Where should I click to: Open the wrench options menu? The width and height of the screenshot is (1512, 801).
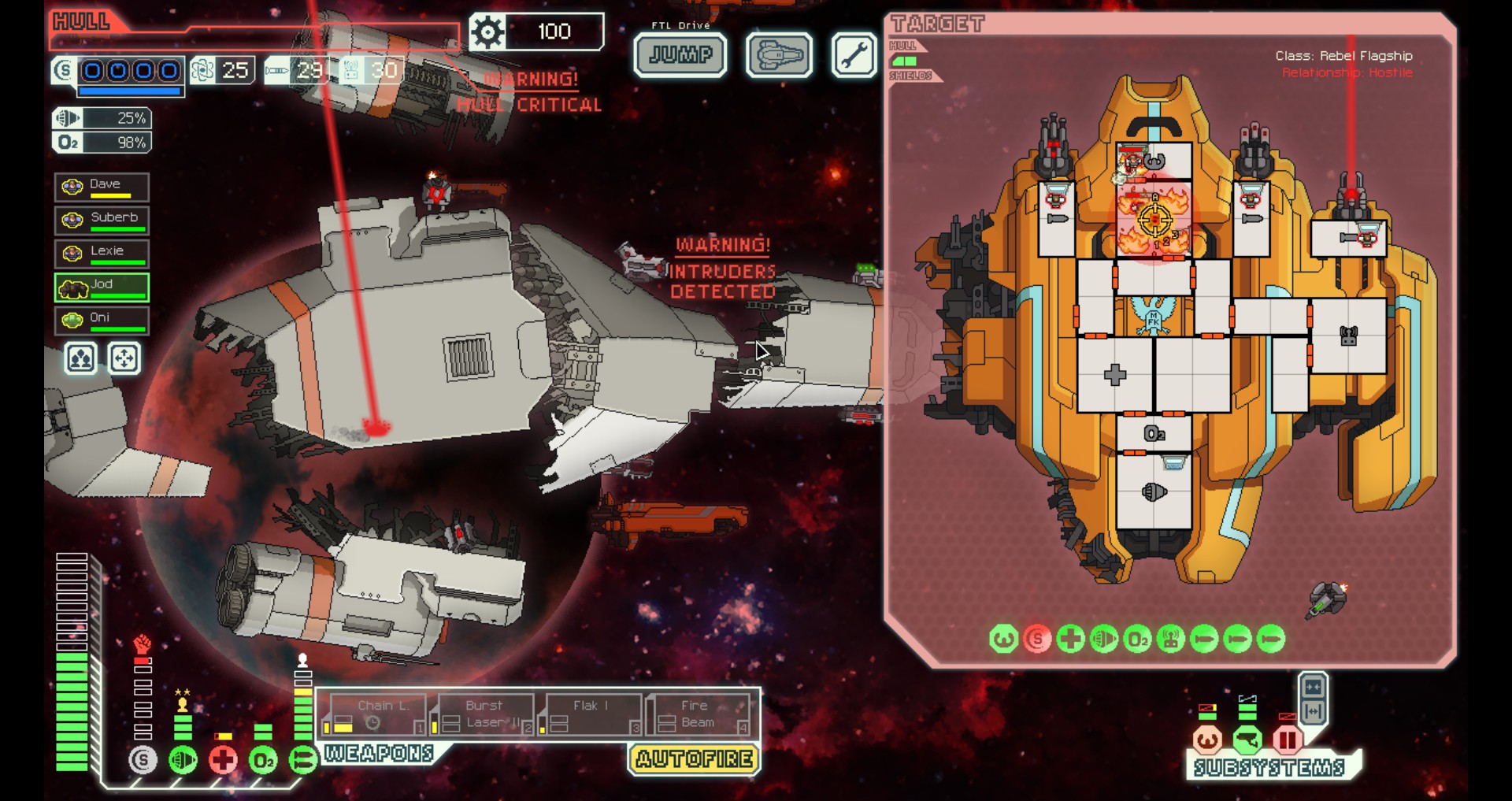(x=854, y=55)
